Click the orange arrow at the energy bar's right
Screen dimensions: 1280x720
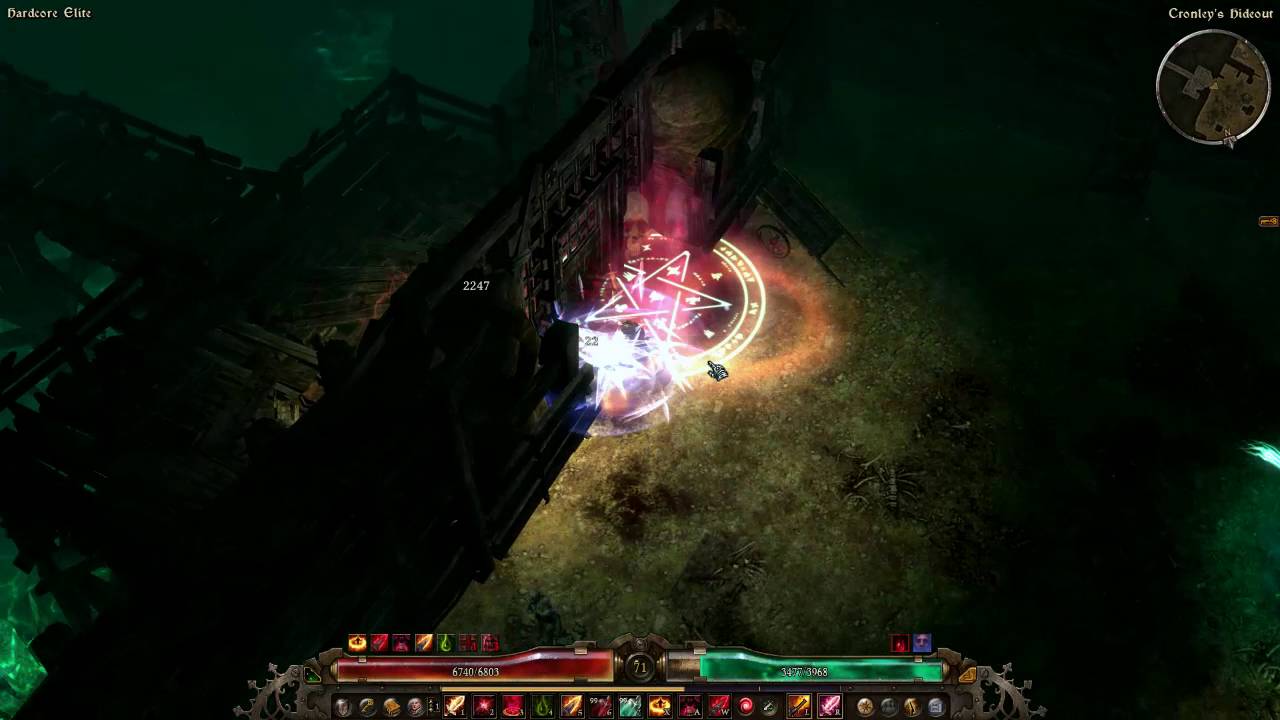tap(966, 676)
